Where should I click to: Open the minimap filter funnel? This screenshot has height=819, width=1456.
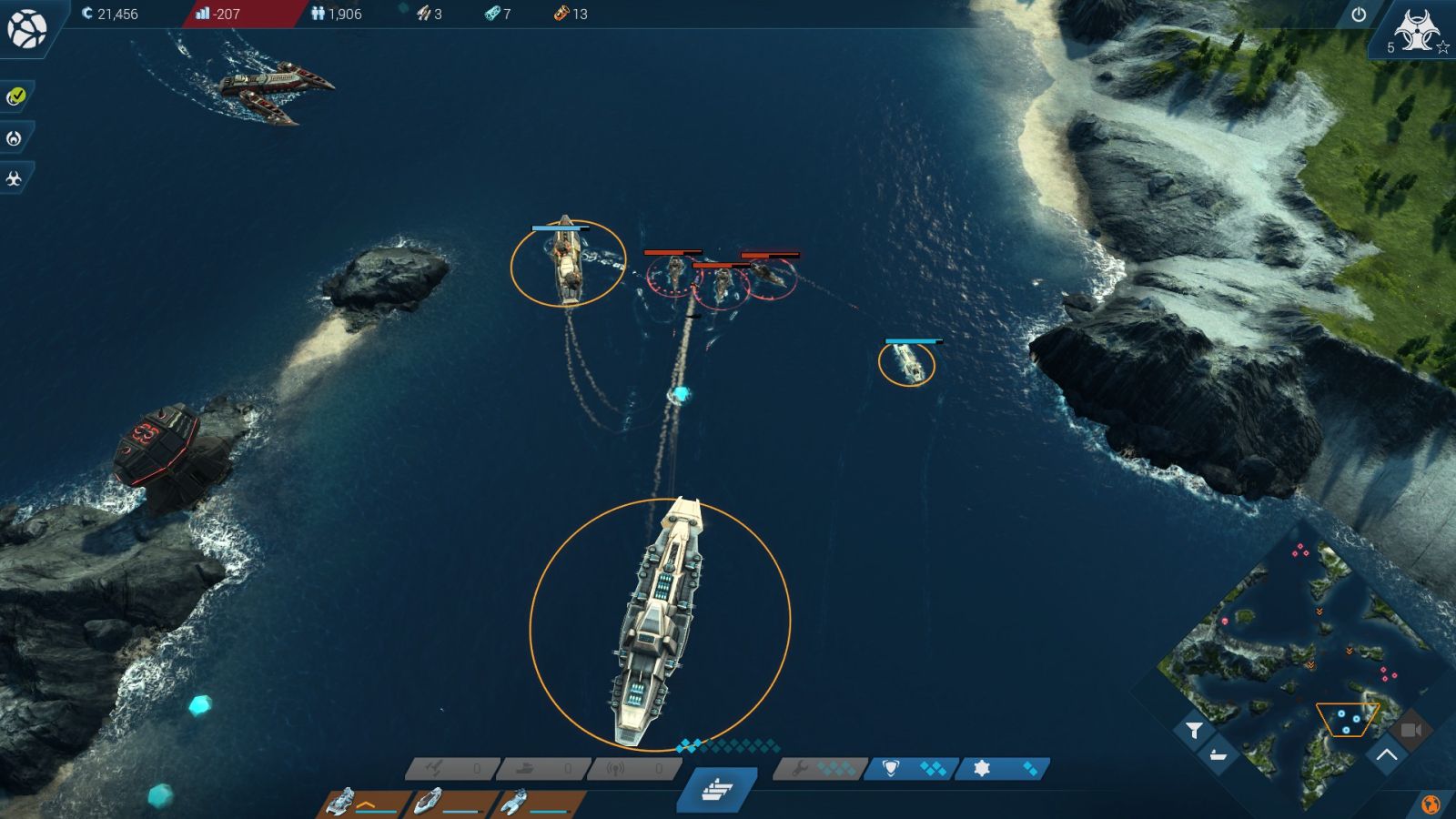[1194, 730]
